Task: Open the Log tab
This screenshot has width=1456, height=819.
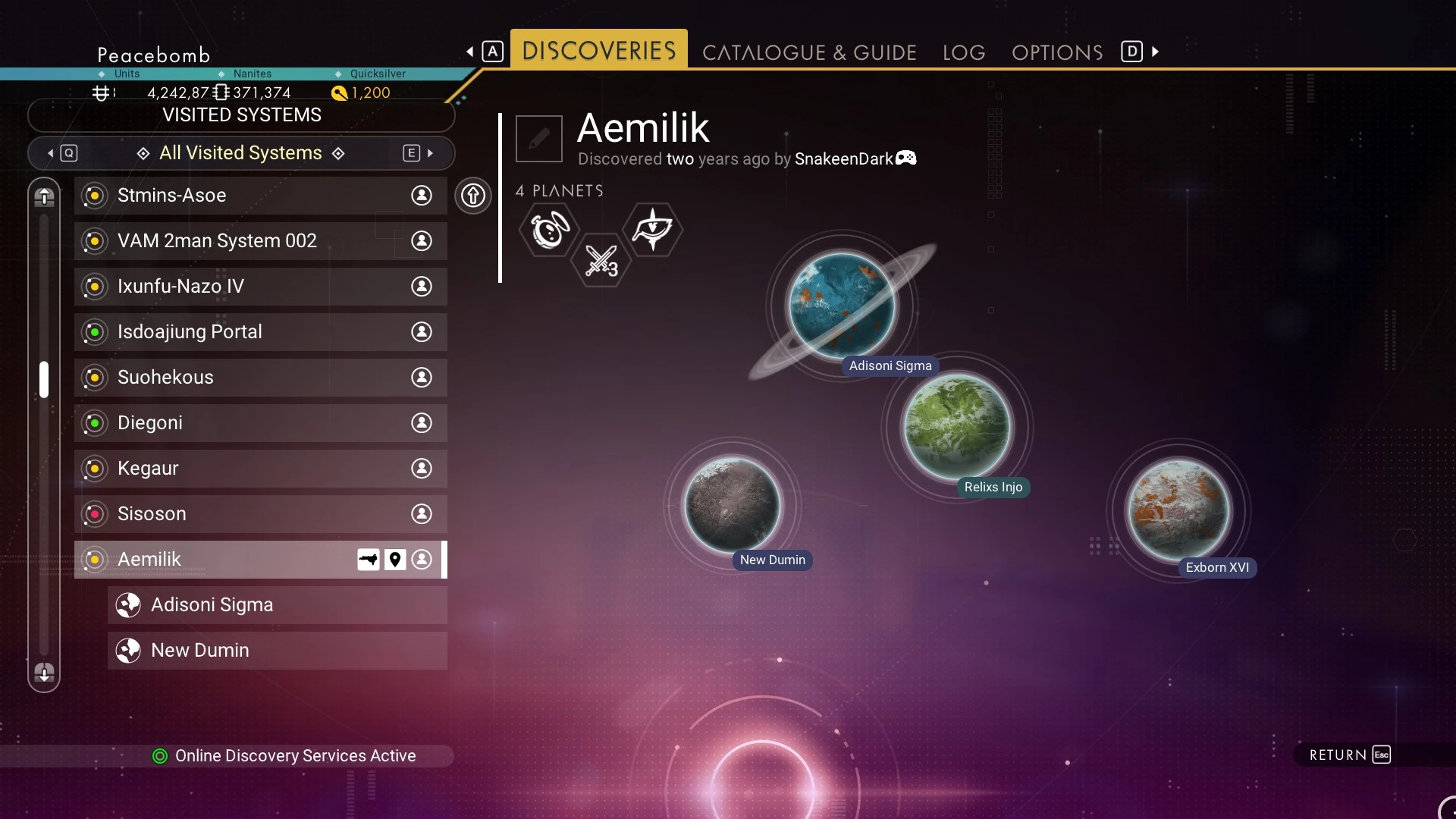Action: point(963,52)
